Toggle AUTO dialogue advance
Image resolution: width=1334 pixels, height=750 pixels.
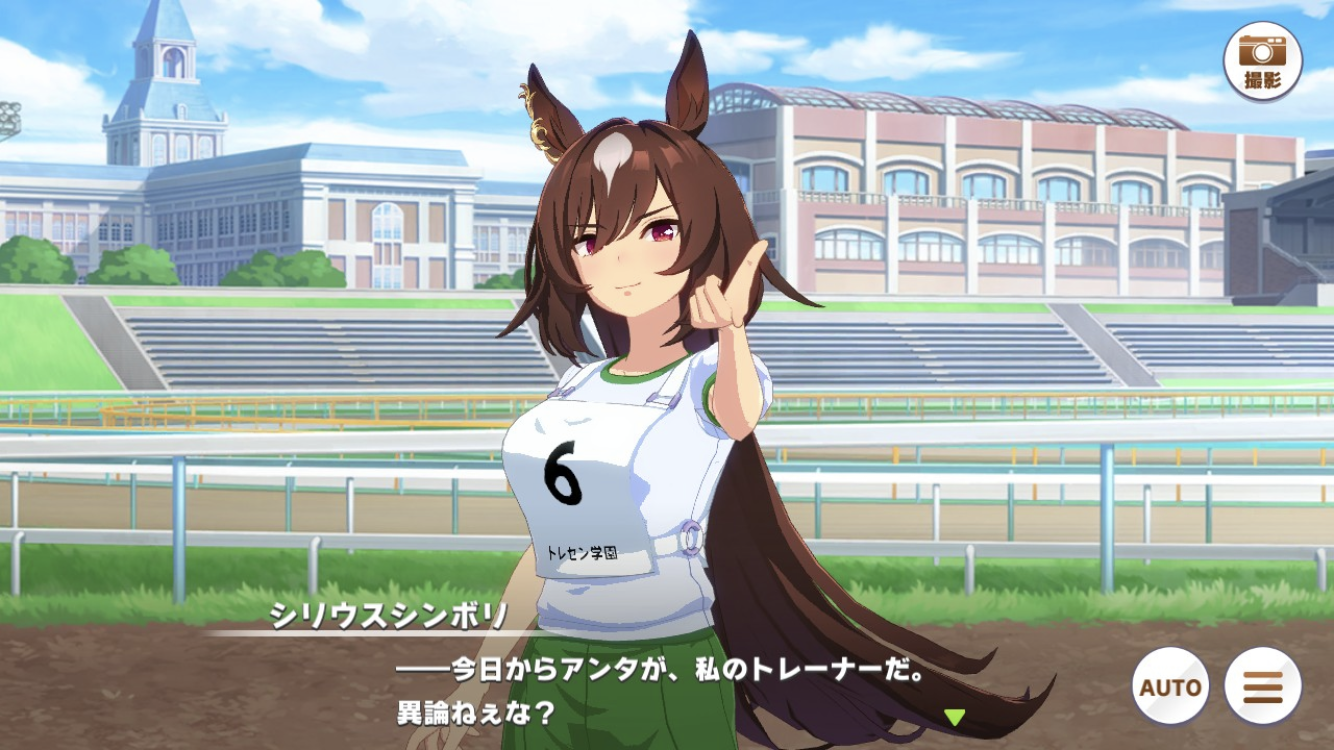[1170, 686]
